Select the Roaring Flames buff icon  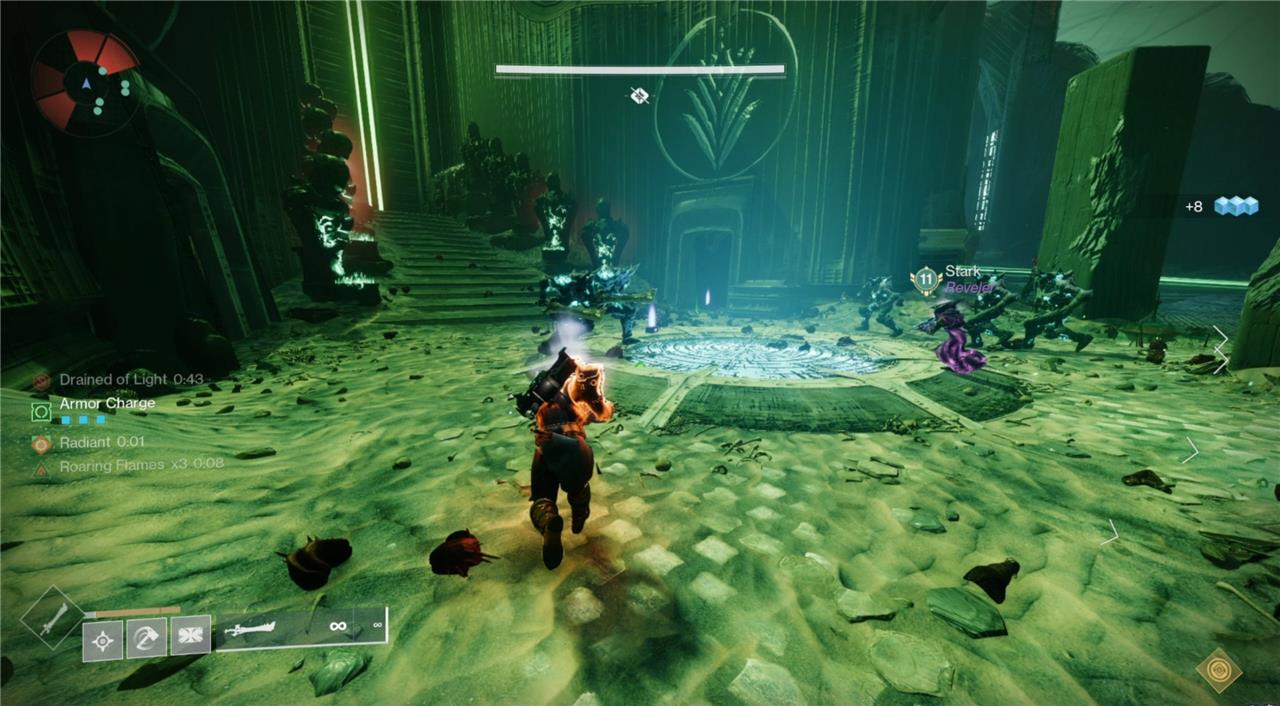coord(41,467)
